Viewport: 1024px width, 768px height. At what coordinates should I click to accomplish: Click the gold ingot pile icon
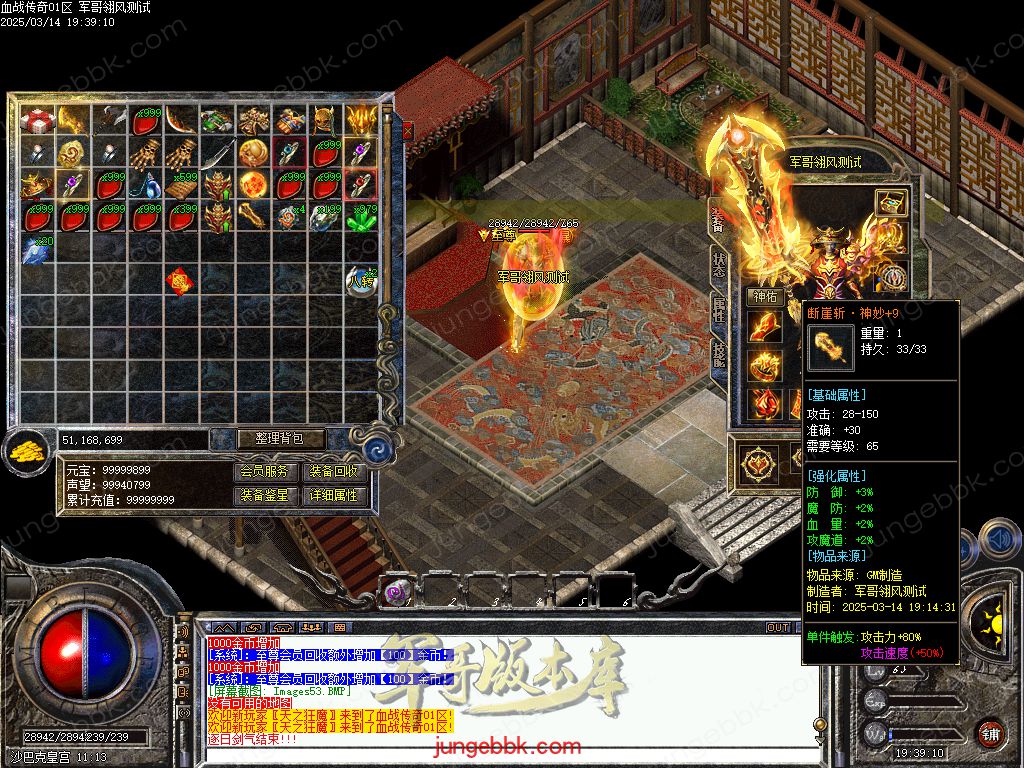[27, 451]
